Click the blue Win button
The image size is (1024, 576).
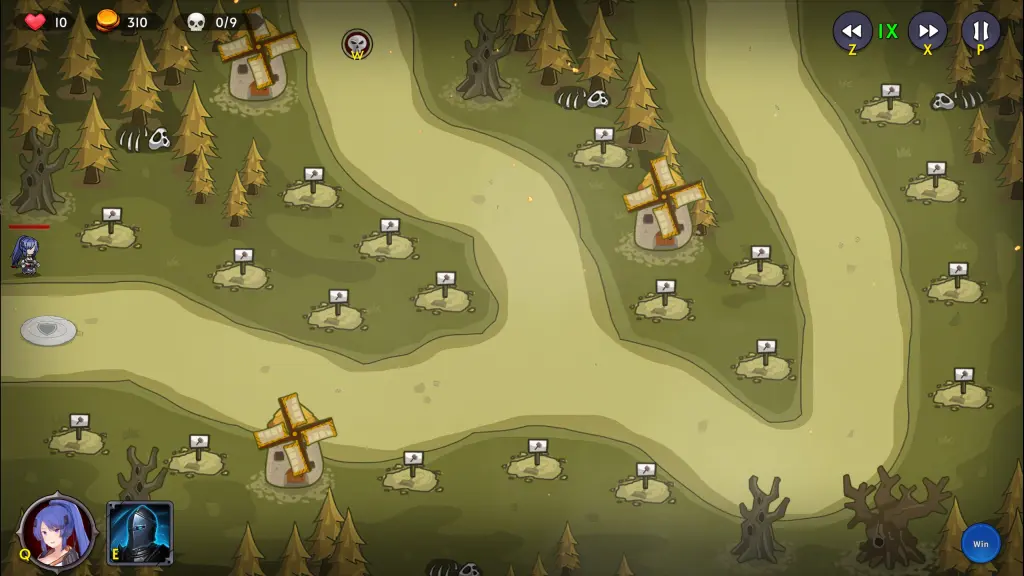click(x=980, y=543)
